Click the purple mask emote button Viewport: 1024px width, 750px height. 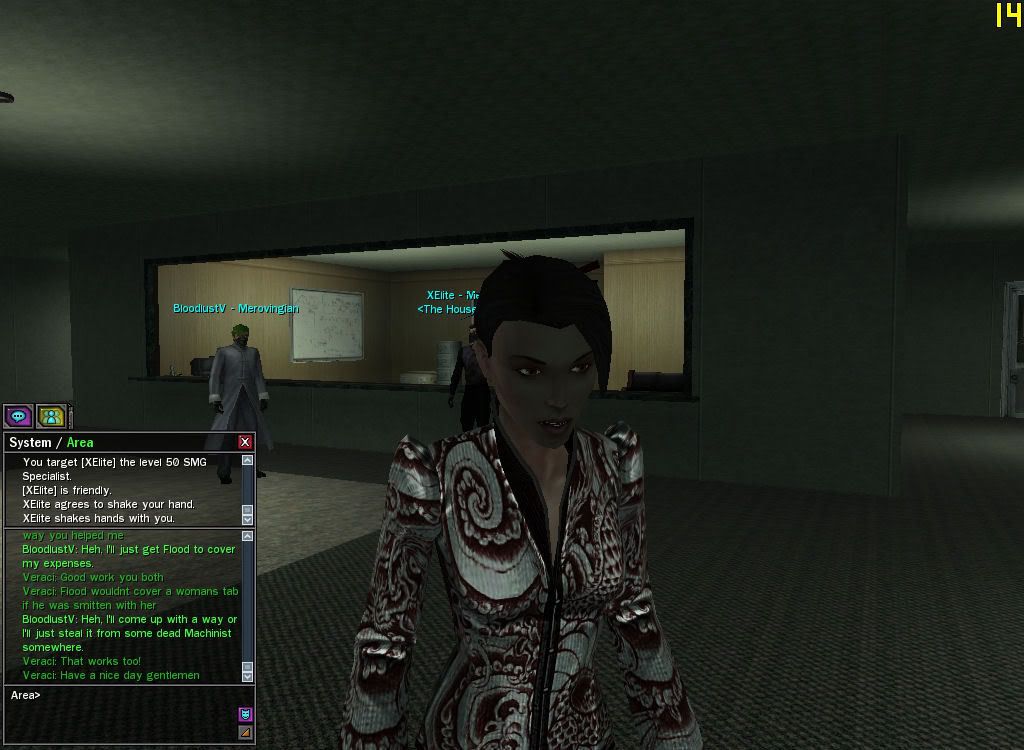(245, 714)
